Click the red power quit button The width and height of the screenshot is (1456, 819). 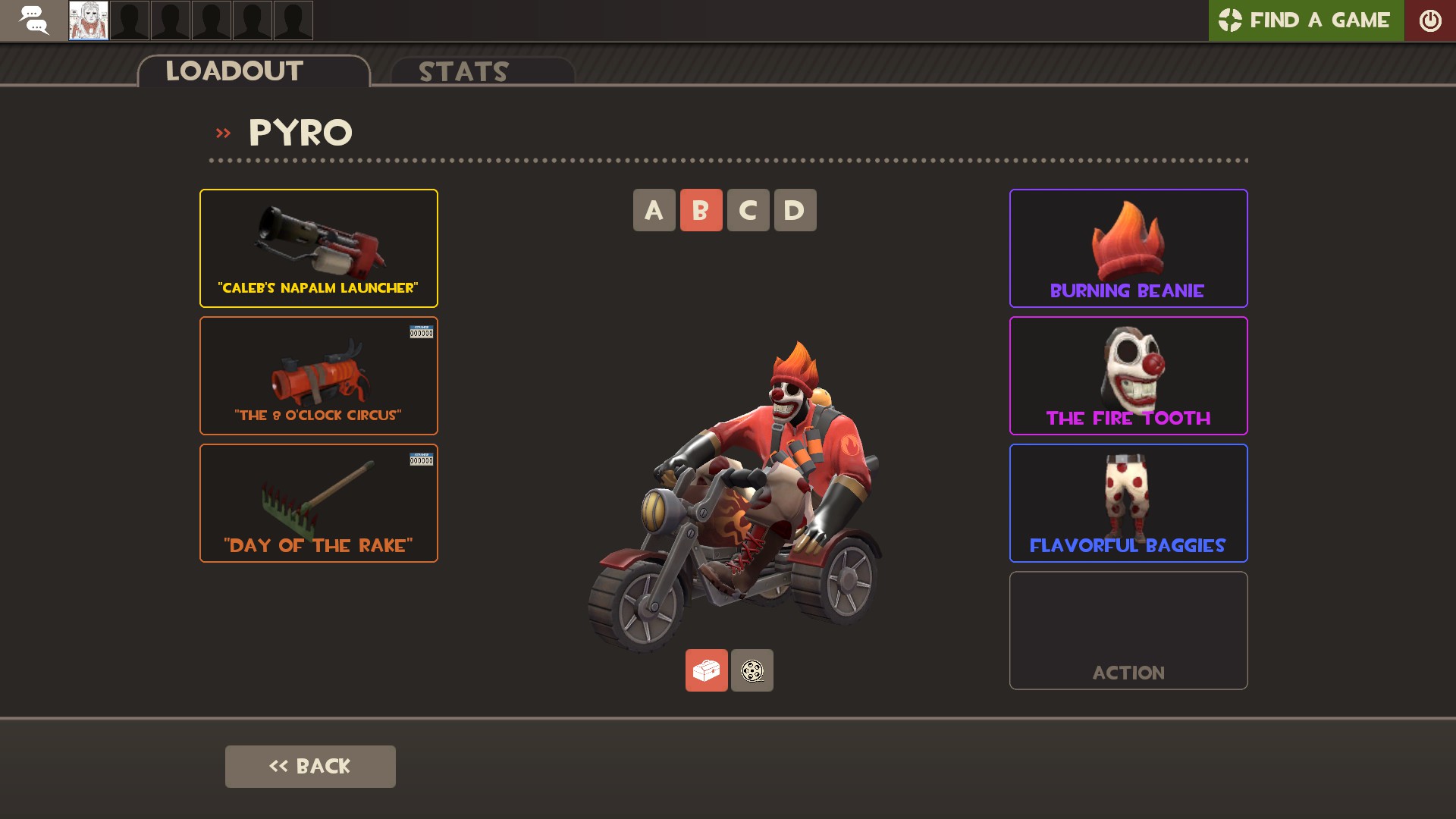click(x=1430, y=20)
